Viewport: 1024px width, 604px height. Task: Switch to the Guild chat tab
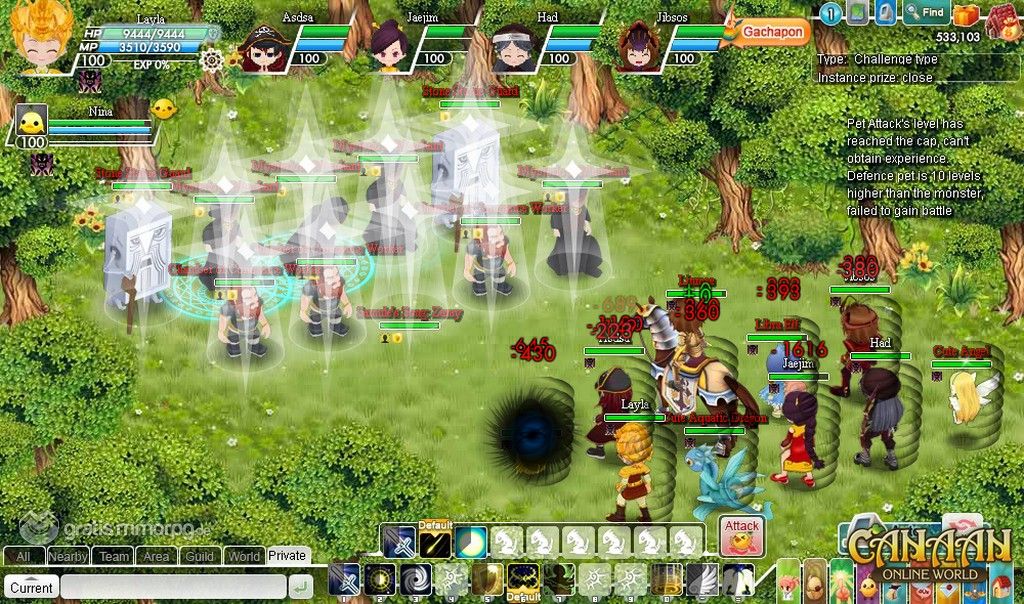[200, 556]
